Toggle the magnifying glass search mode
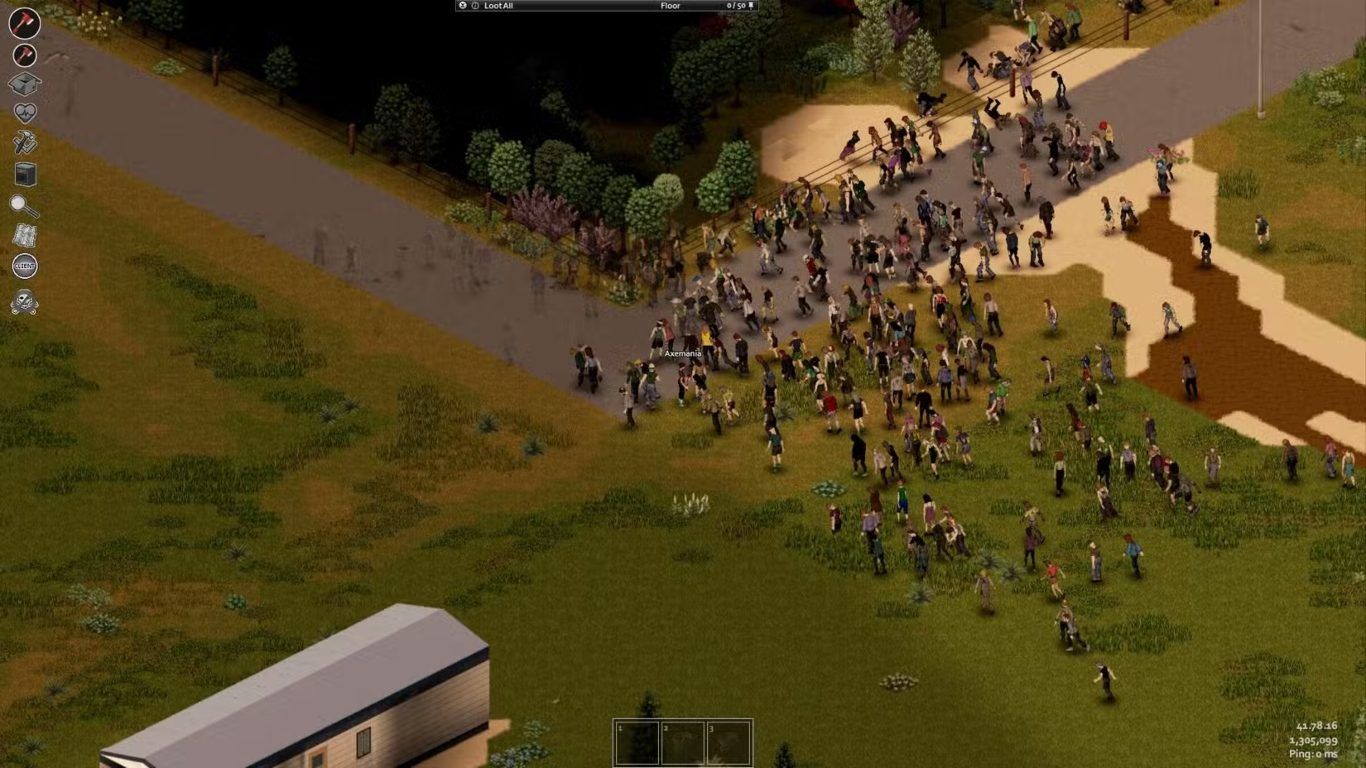This screenshot has width=1366, height=768. click(x=24, y=206)
